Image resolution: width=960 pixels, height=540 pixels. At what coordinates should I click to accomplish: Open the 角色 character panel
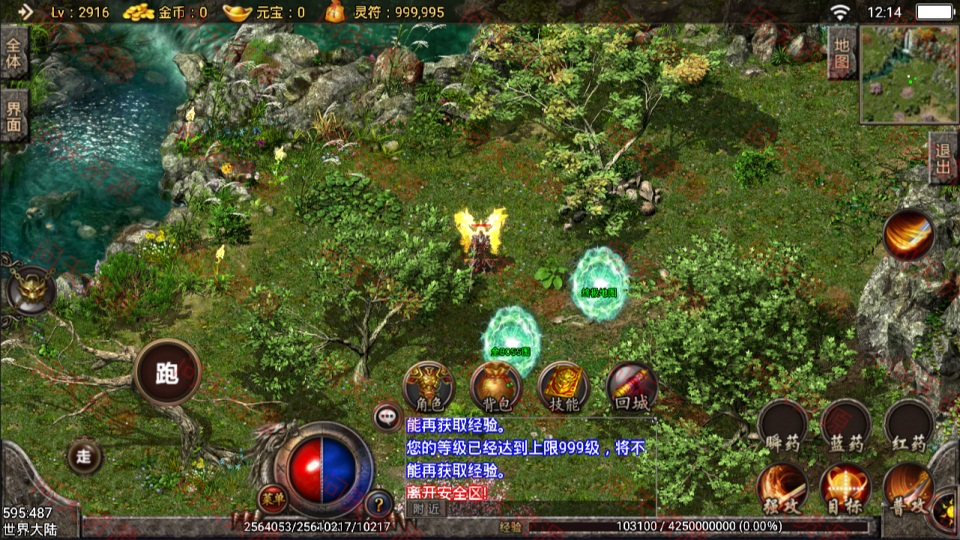tap(428, 386)
